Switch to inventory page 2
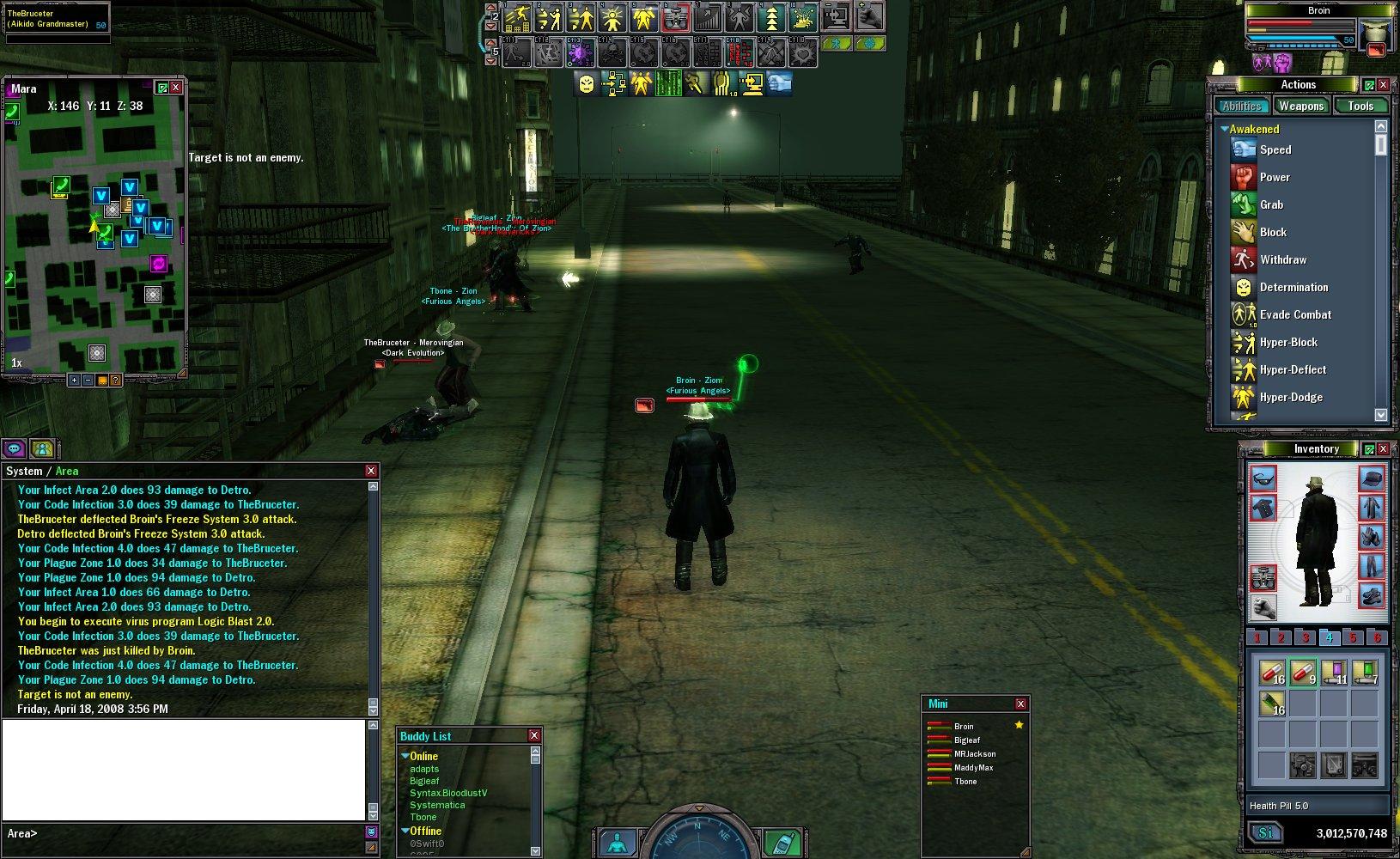 pyautogui.click(x=1281, y=637)
